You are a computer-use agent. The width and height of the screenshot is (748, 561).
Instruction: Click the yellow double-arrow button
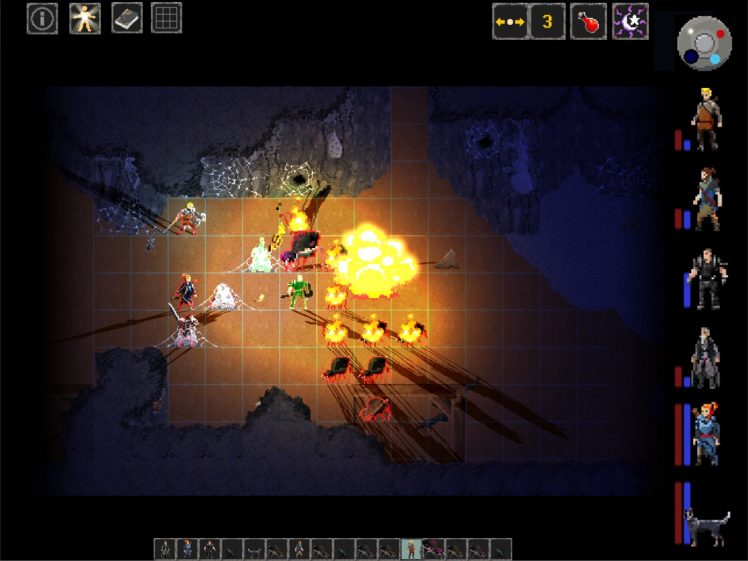(509, 21)
